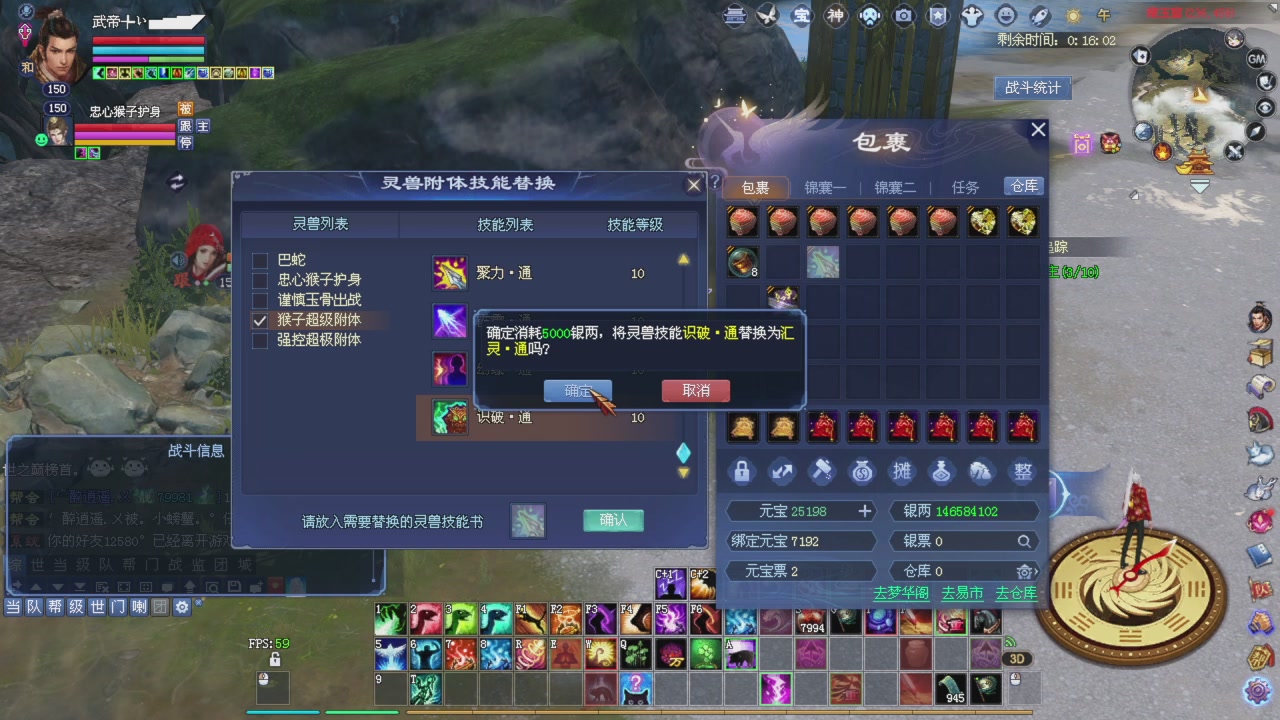The height and width of the screenshot is (720, 1280).
Task: Uncheck the 猴子超级附体 pet checkbox
Action: coord(259,320)
